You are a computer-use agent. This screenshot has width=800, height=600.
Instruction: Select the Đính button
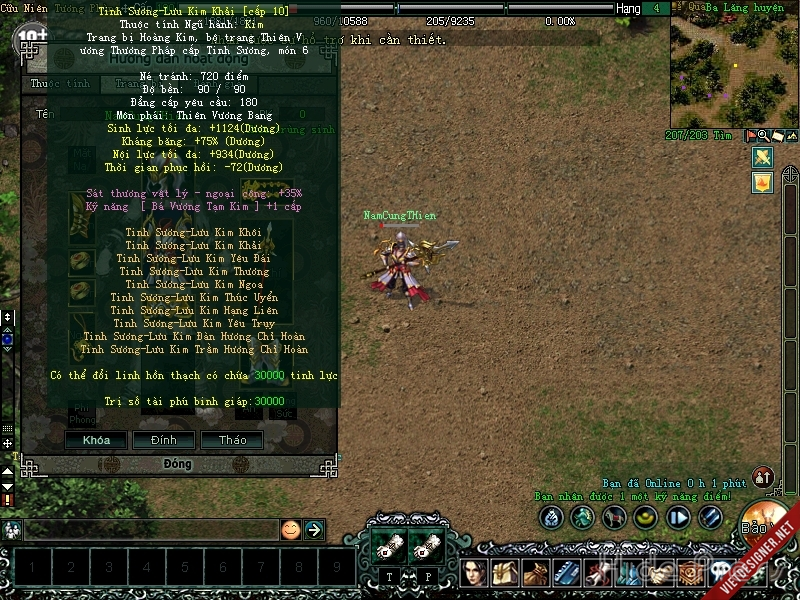click(163, 440)
